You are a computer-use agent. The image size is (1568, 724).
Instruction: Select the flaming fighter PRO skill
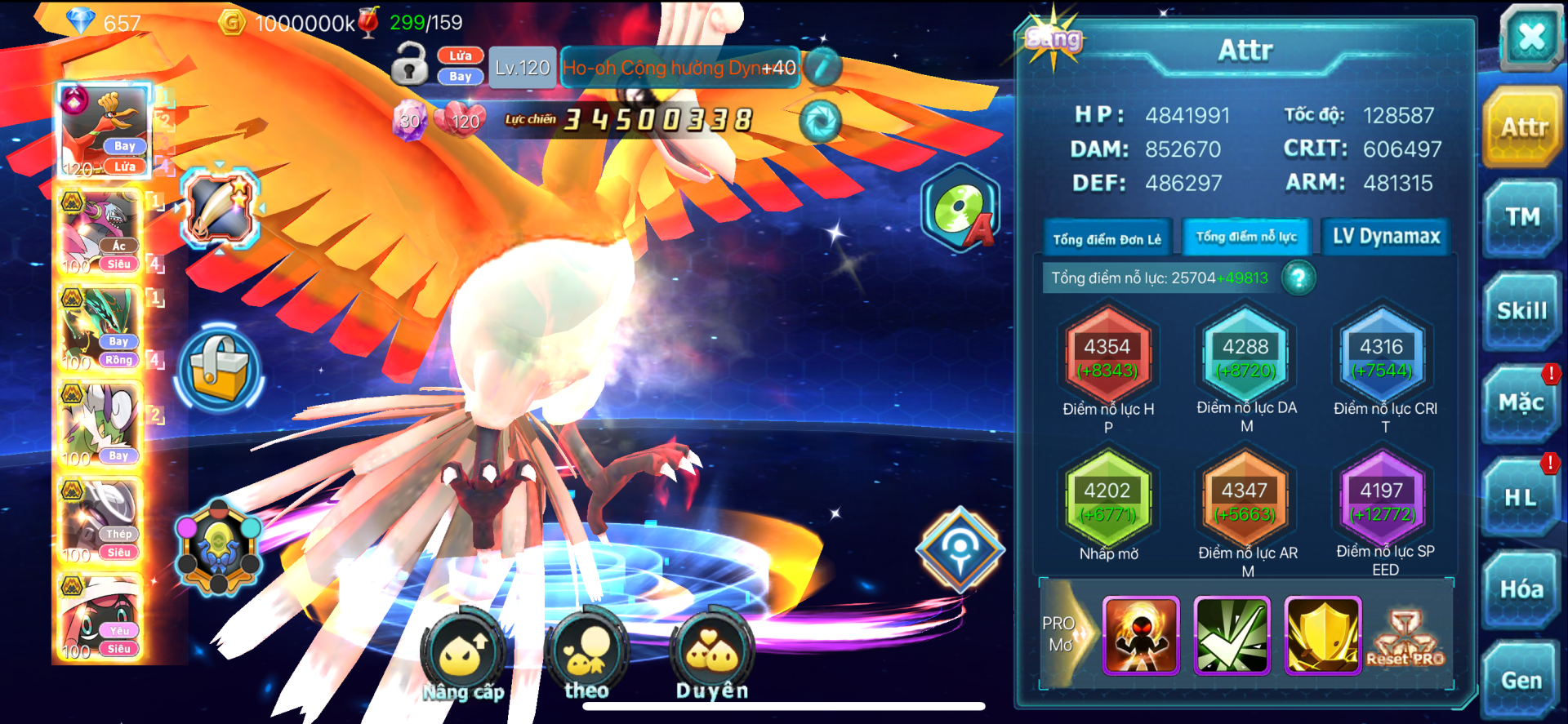click(1141, 635)
